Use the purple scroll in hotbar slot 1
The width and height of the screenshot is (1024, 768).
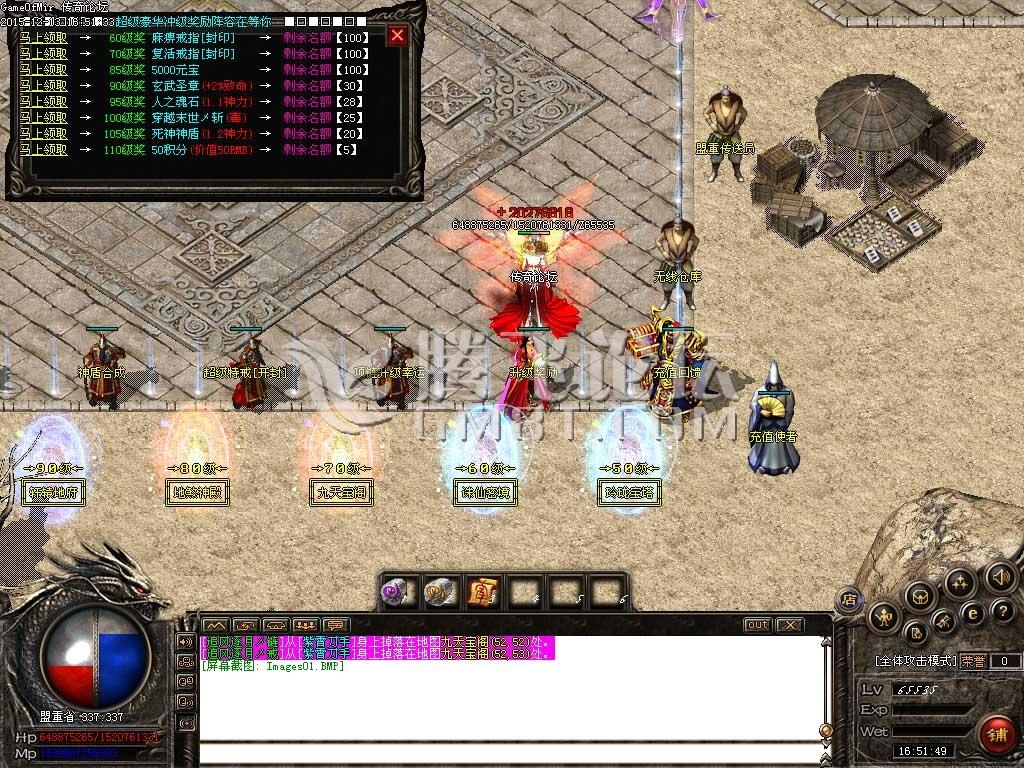[x=395, y=592]
